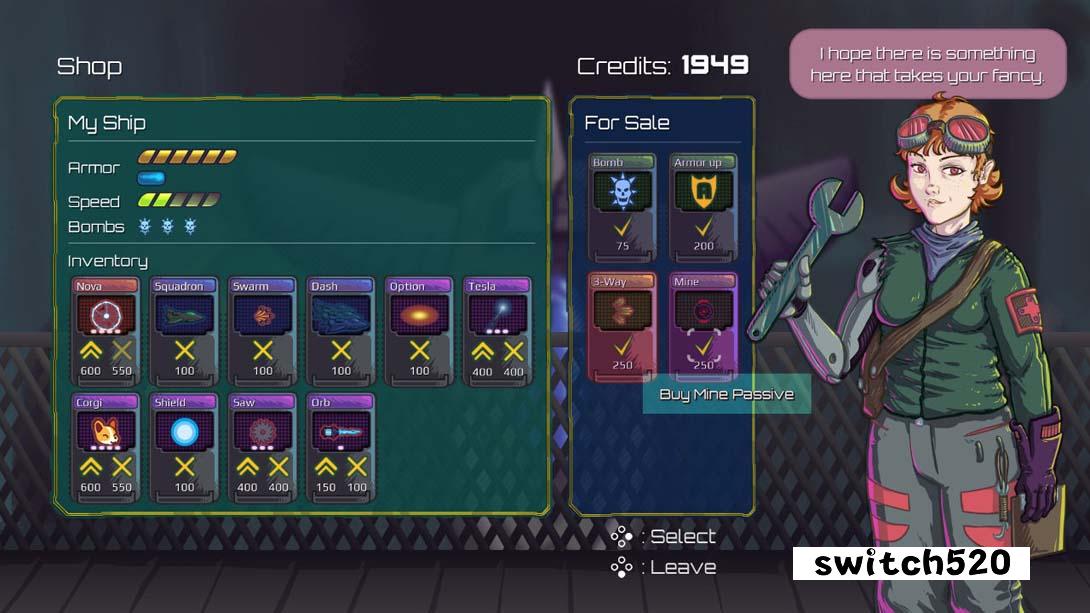Pick the Swarm inventory card
Image resolution: width=1090 pixels, height=613 pixels.
262,330
